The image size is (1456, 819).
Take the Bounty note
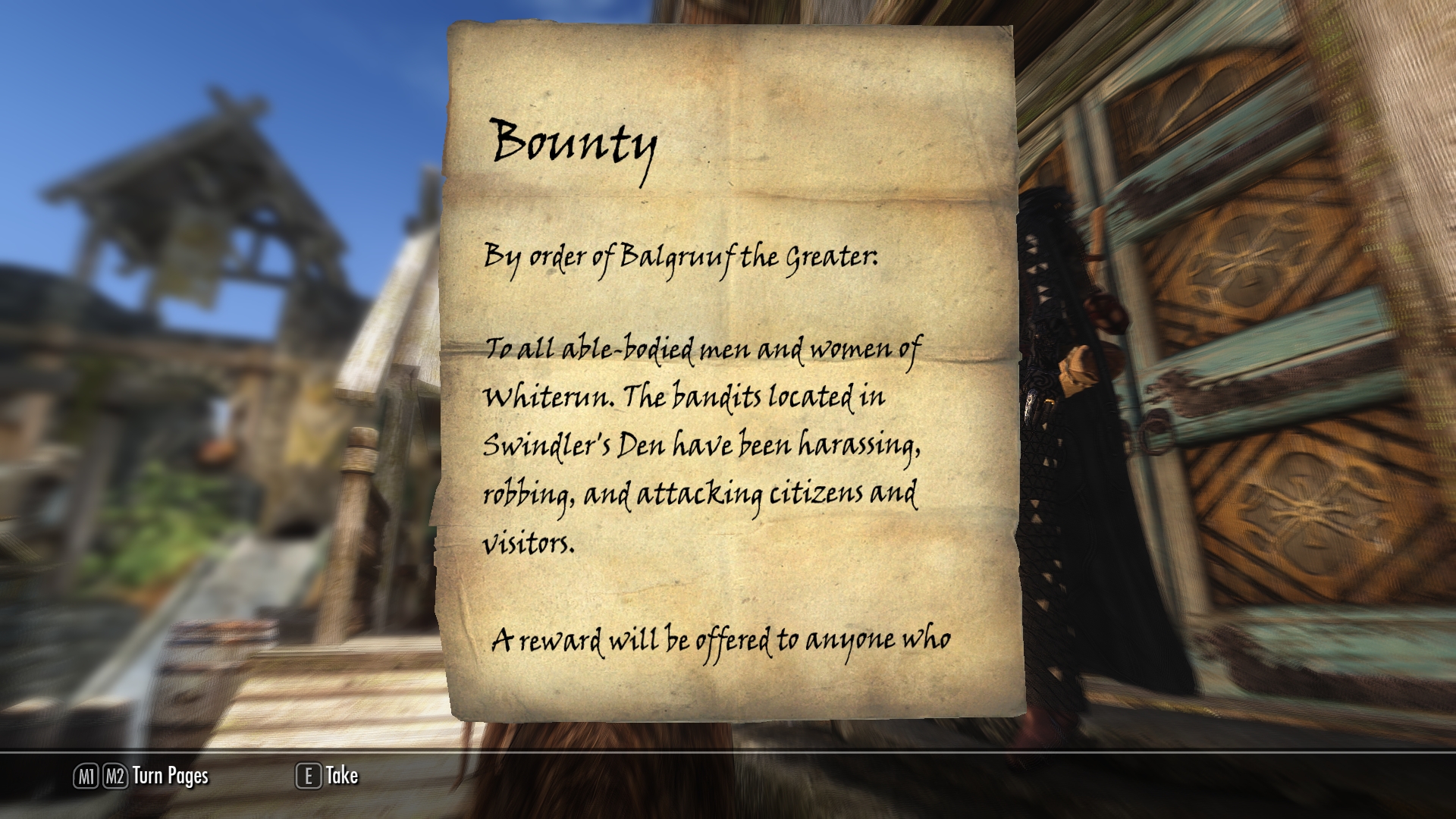tap(328, 776)
